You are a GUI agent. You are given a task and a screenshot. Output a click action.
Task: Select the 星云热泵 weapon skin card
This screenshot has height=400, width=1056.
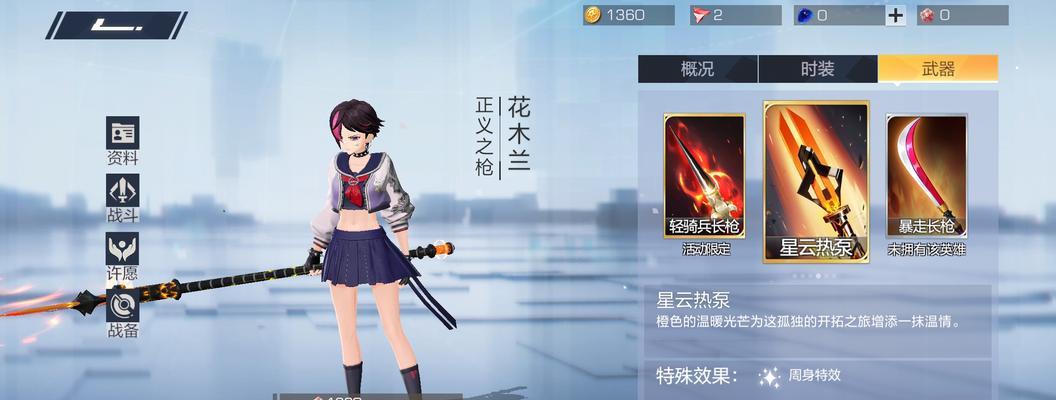[x=816, y=181]
